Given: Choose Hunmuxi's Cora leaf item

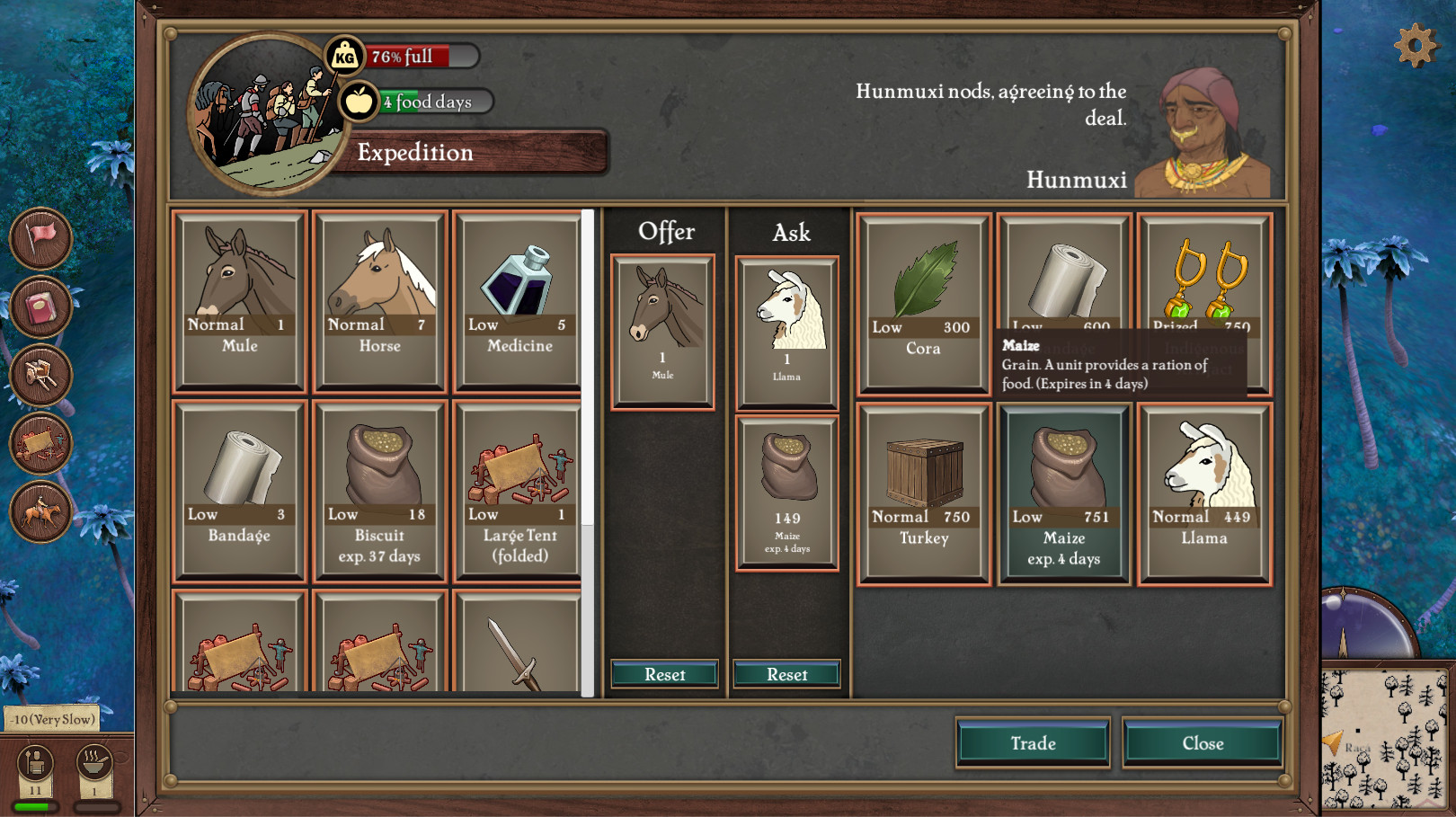Looking at the screenshot, I should pos(924,304).
